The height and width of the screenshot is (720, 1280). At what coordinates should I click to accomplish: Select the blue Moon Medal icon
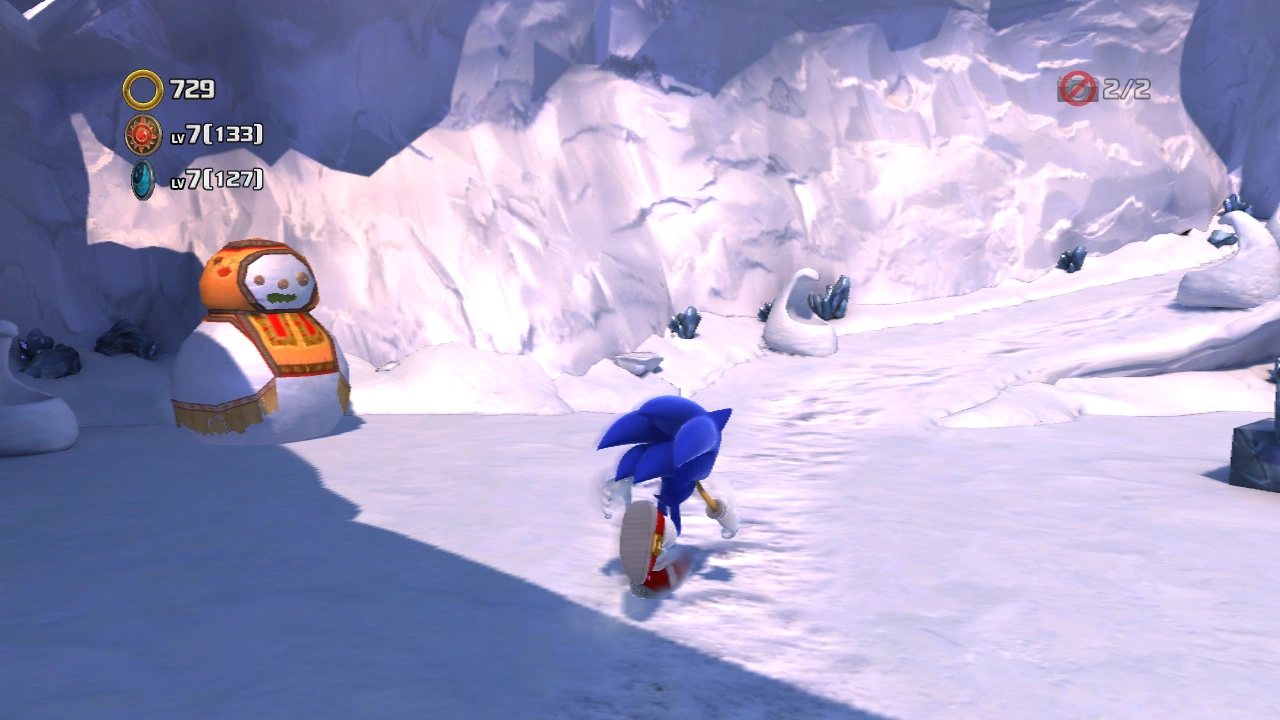pos(143,179)
